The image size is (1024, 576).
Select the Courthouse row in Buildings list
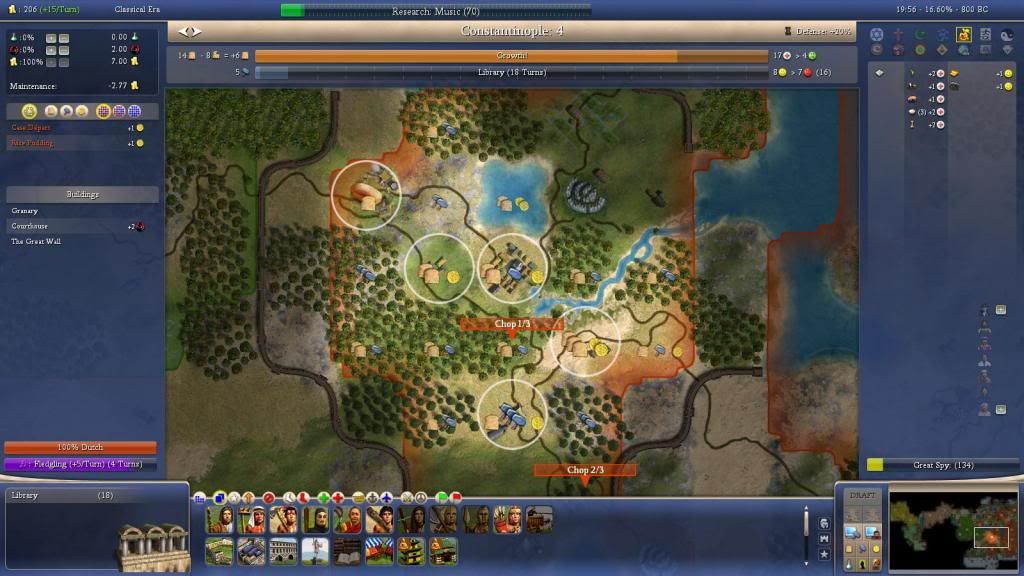point(30,226)
